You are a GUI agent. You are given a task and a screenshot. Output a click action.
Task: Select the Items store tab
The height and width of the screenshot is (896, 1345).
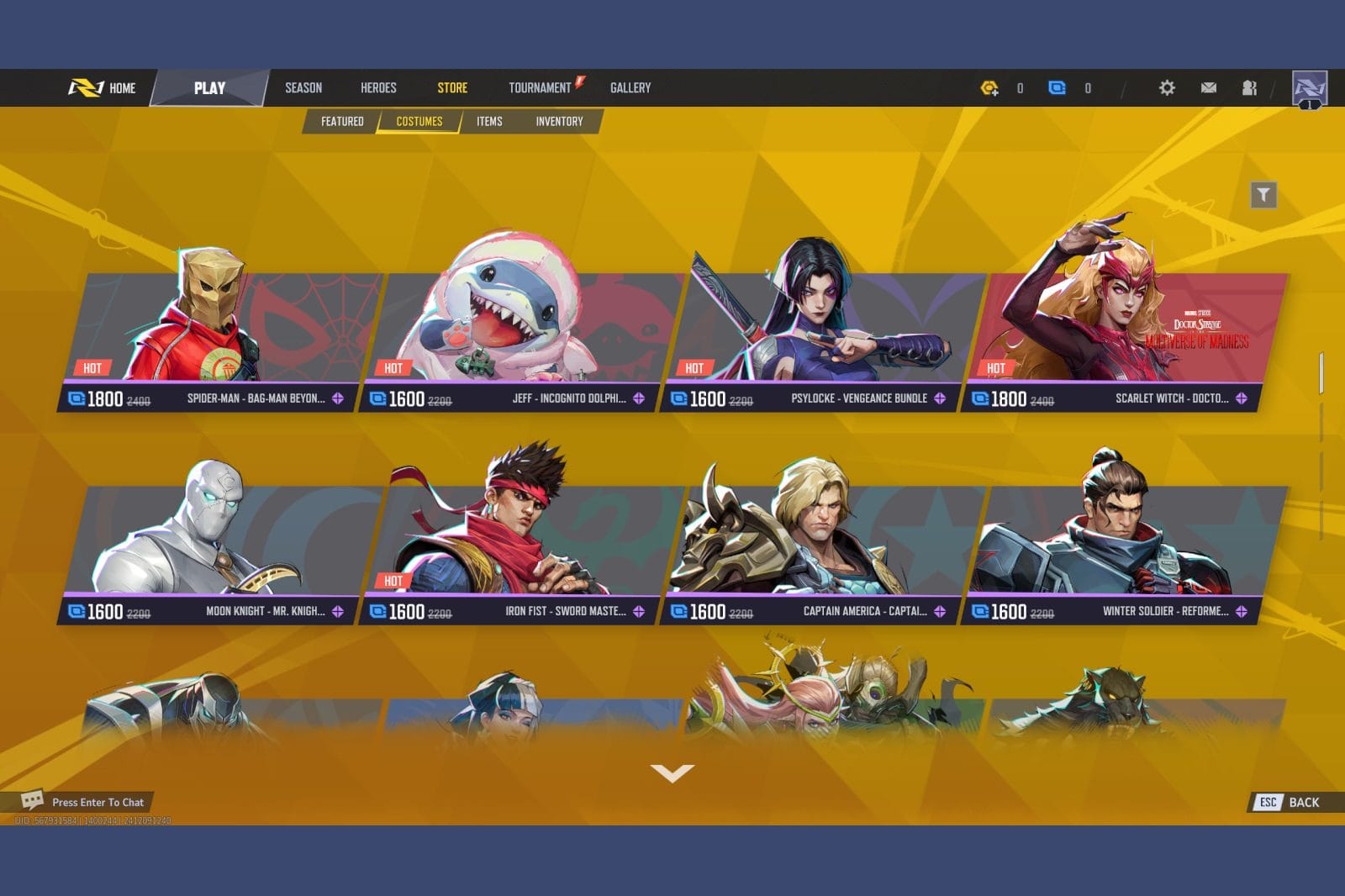click(x=489, y=121)
